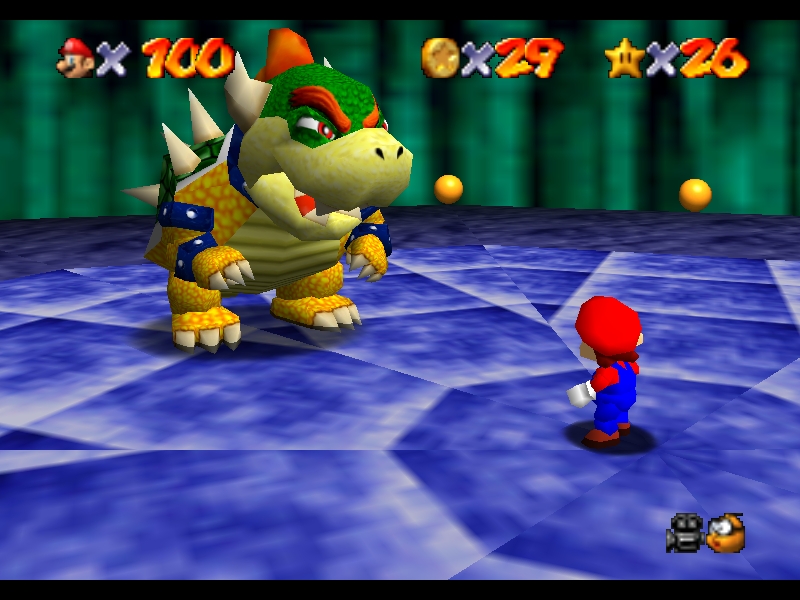
Task: Click the yellow coin counter icon
Action: 440,58
